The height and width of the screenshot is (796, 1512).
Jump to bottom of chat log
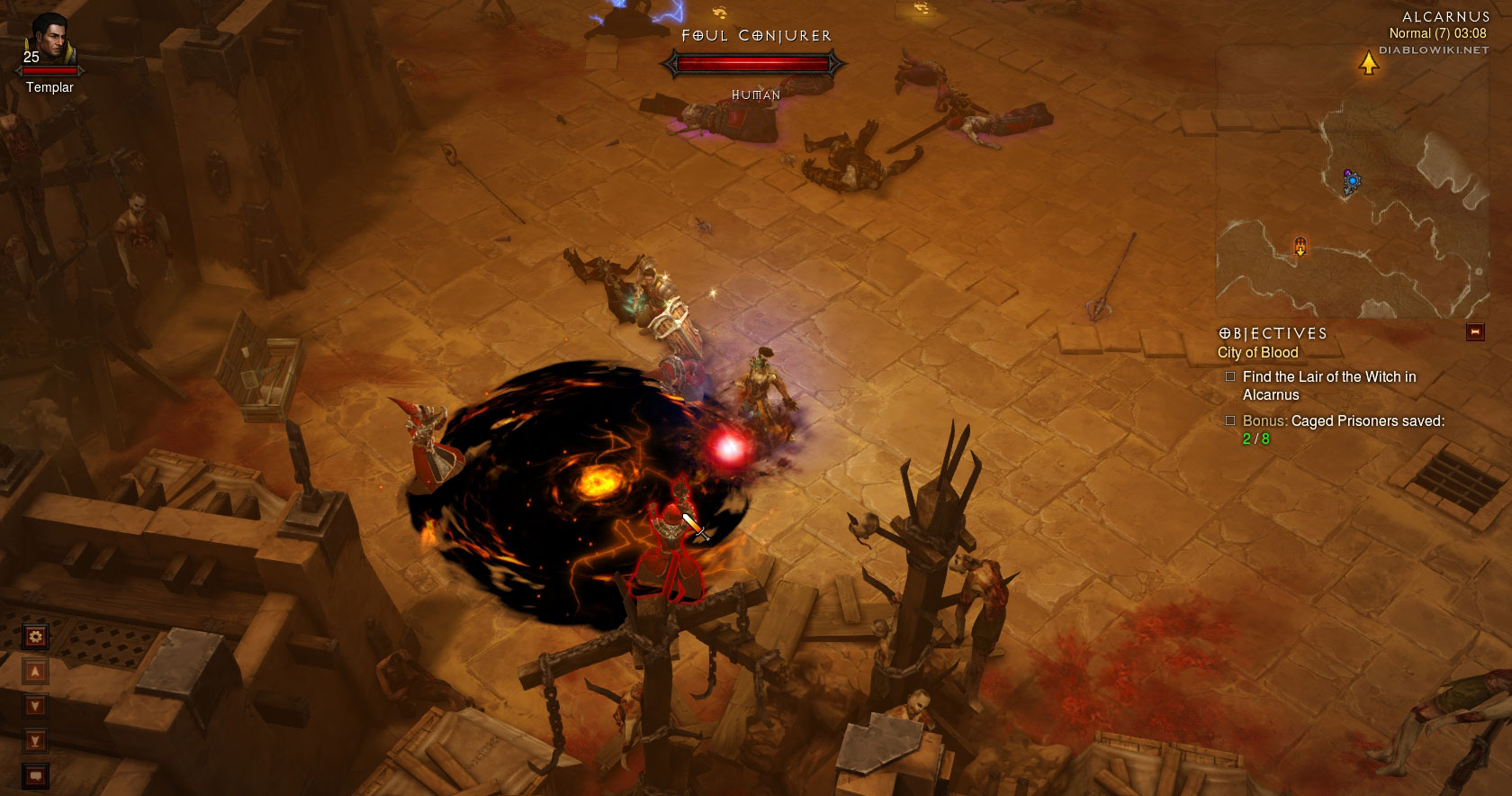pos(36,741)
